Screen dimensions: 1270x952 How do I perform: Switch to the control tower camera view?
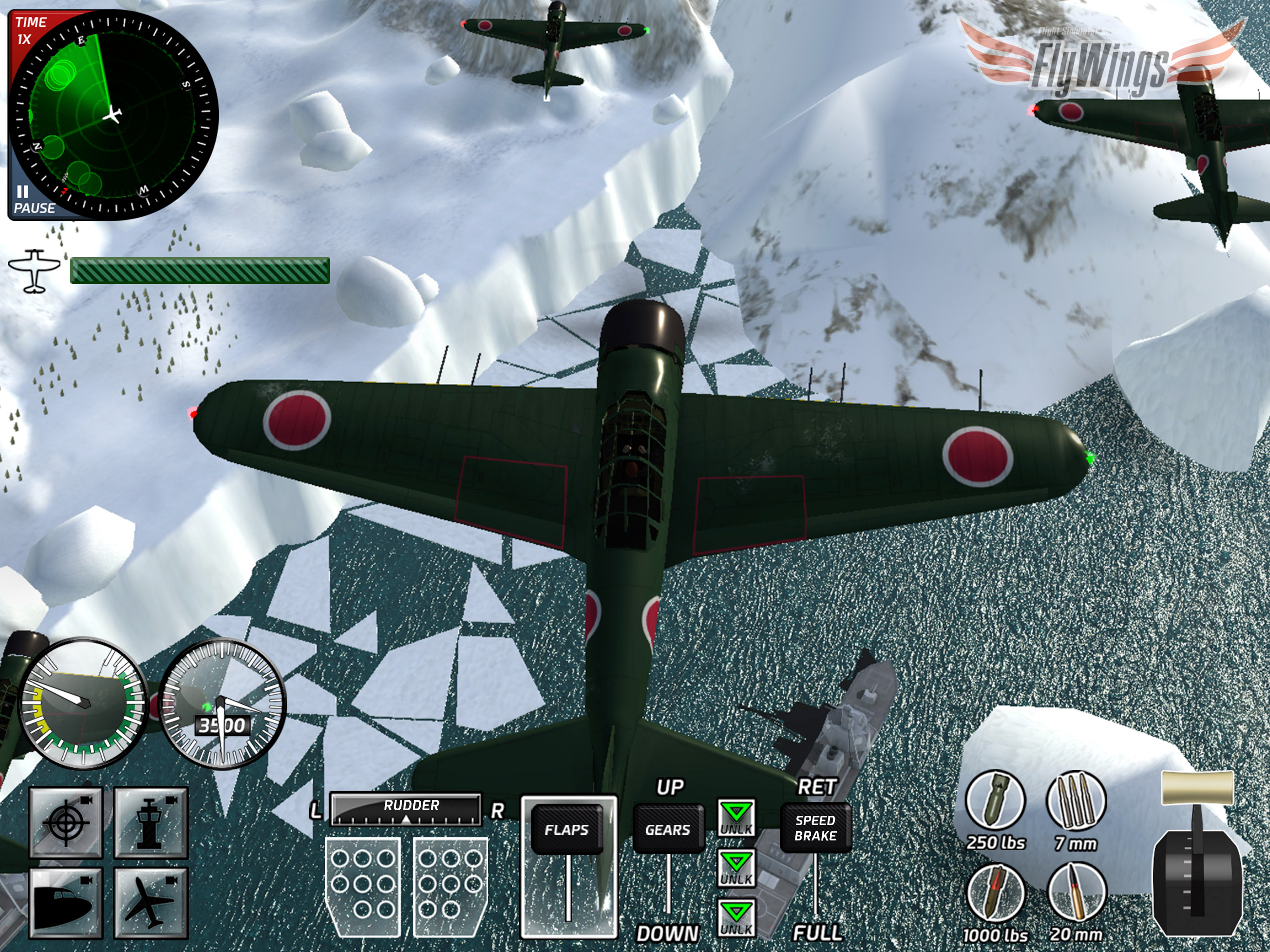pos(151,822)
